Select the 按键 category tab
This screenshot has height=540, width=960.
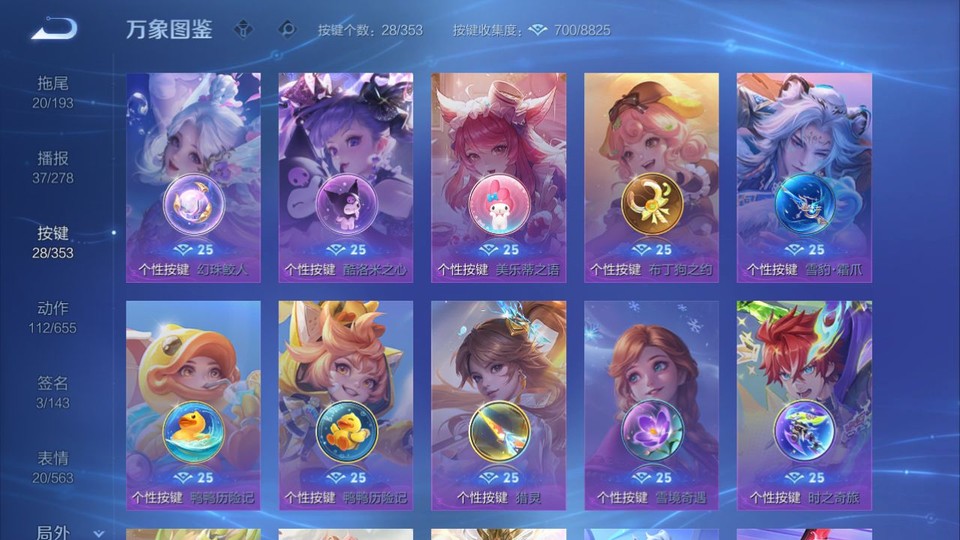click(x=53, y=241)
